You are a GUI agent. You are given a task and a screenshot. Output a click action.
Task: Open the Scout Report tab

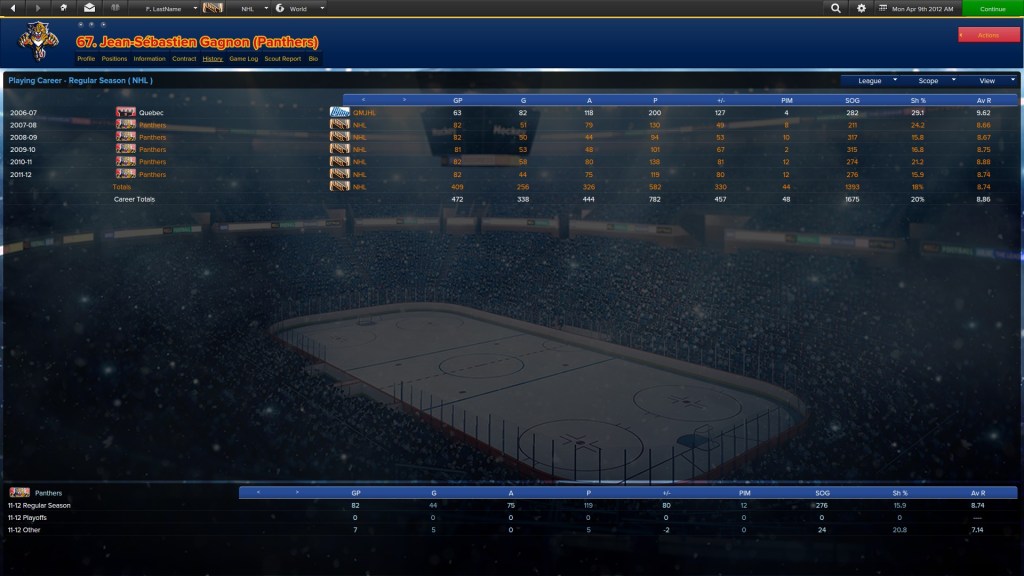click(x=282, y=59)
